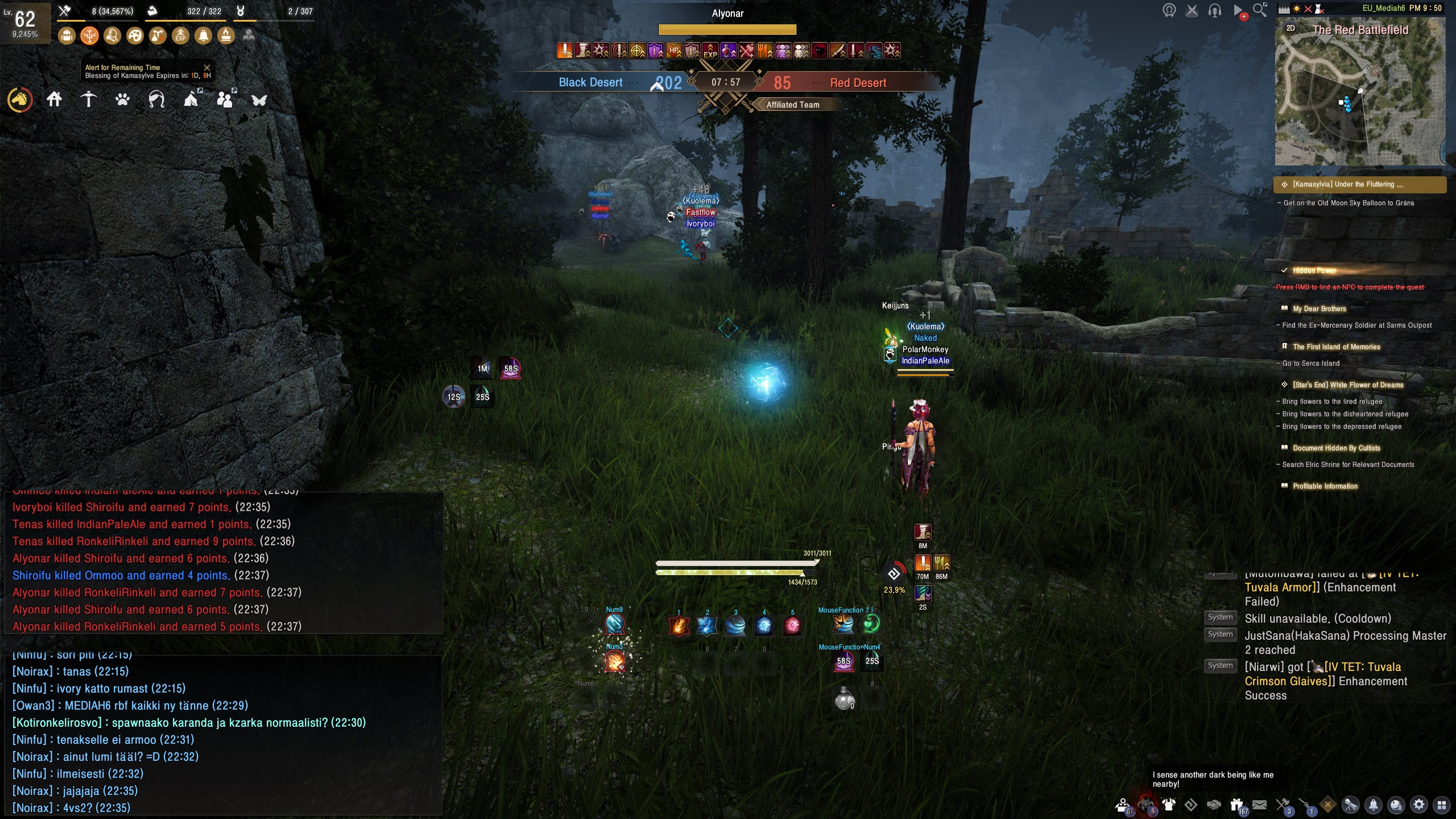The width and height of the screenshot is (1456, 819).
Task: Open the settings gear icon
Action: pos(1419,805)
